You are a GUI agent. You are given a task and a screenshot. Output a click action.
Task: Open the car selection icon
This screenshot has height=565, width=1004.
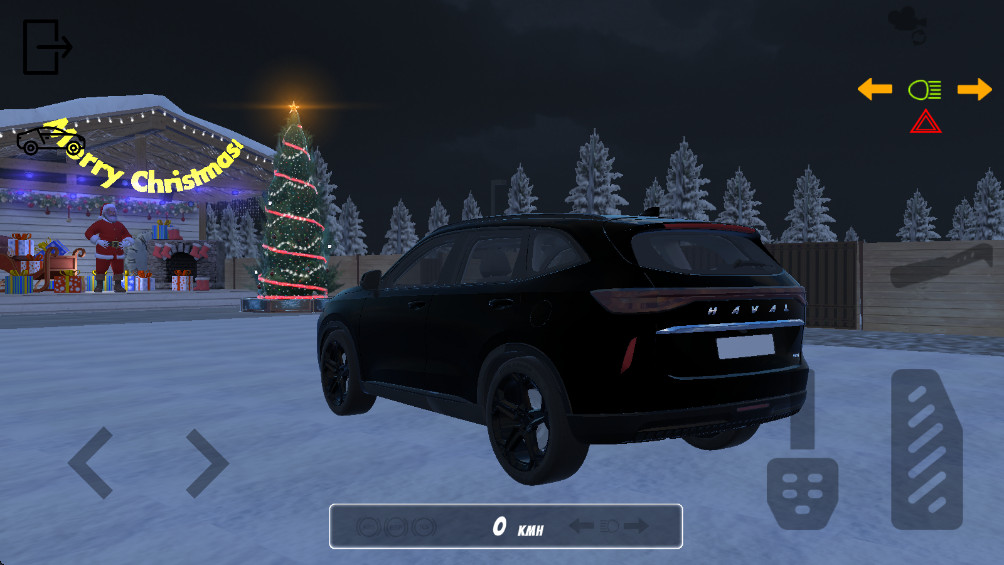[x=50, y=139]
